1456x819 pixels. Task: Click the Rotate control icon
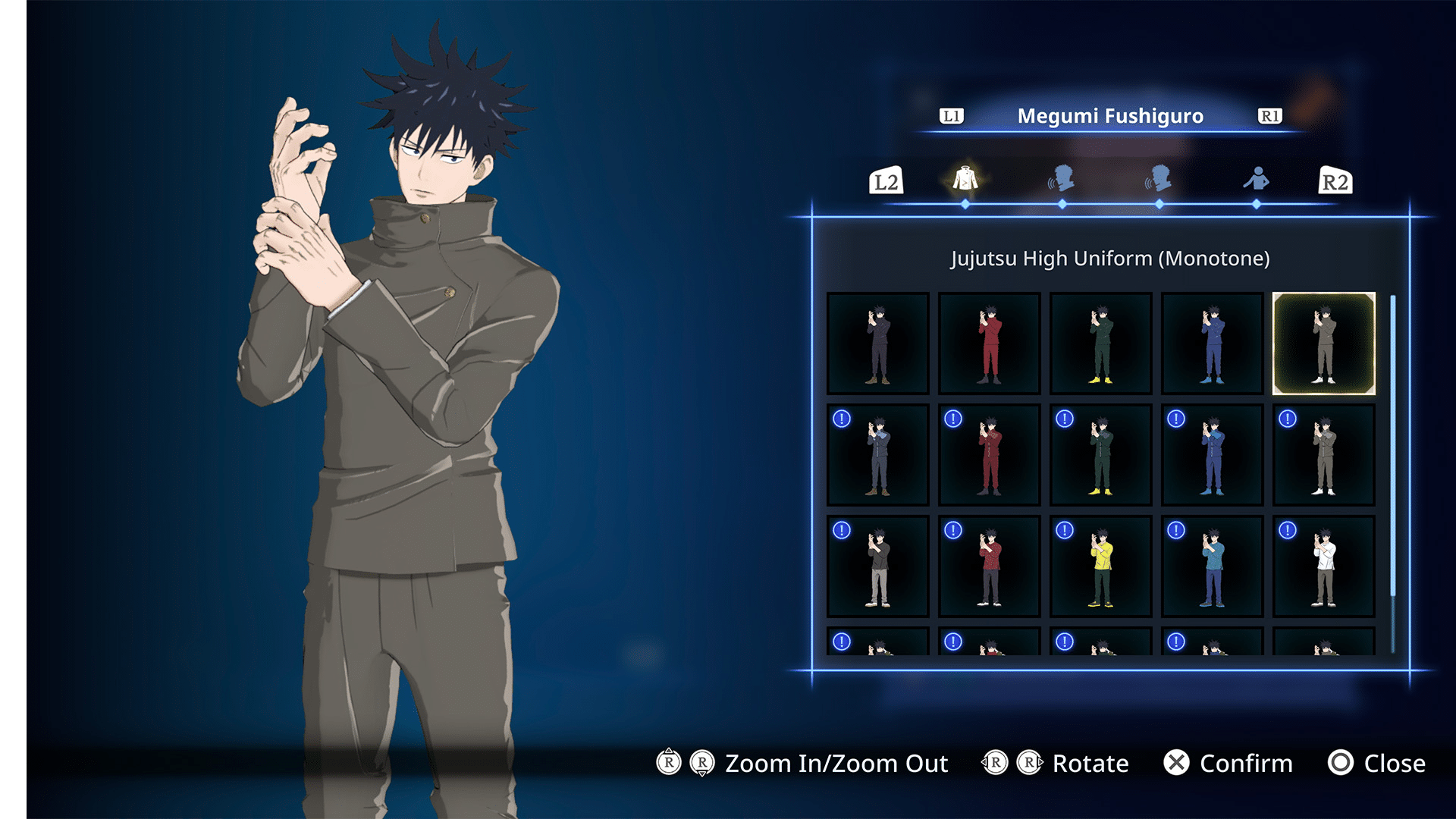(1010, 764)
